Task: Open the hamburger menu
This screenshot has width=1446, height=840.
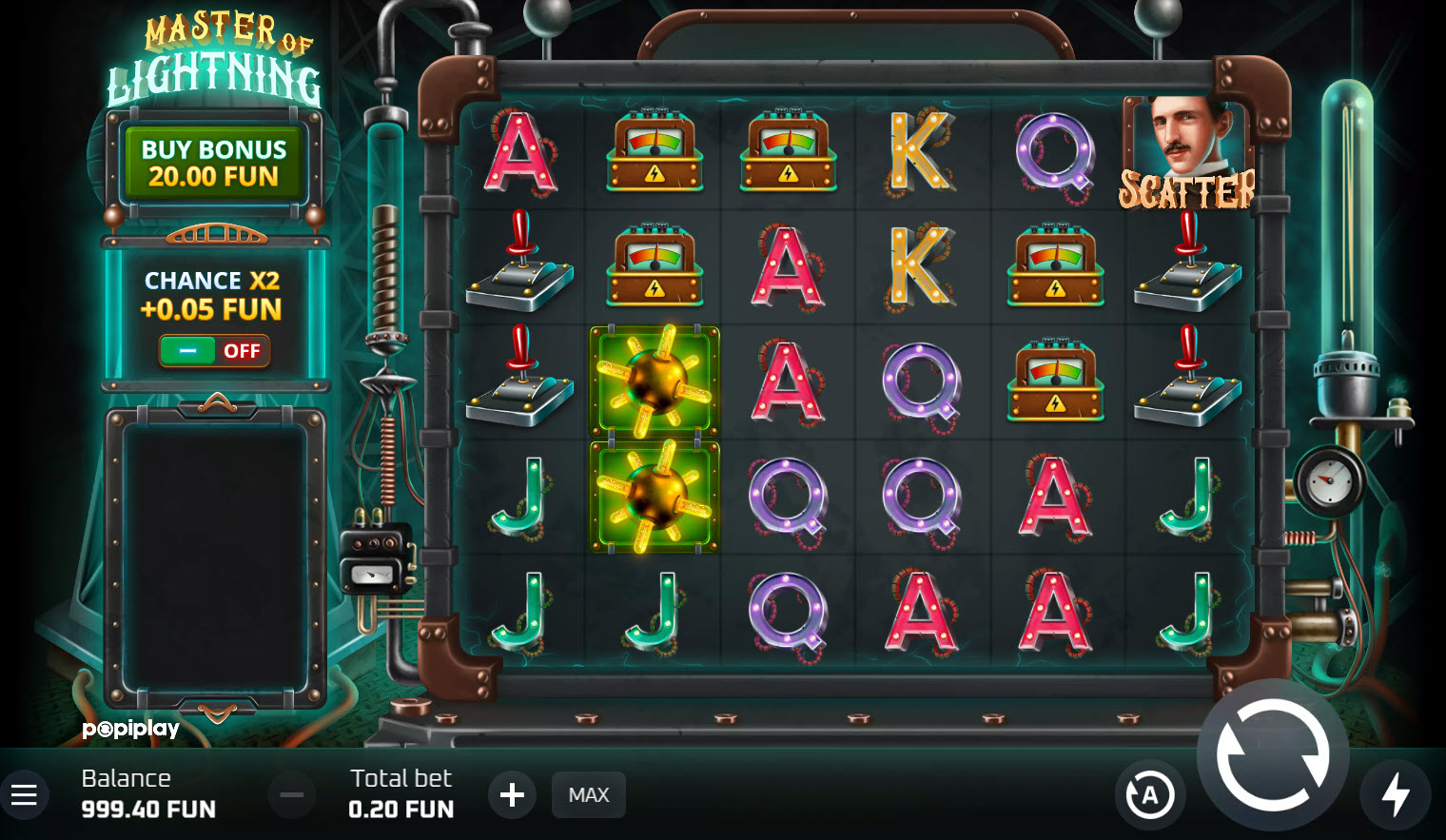Action: 24,794
